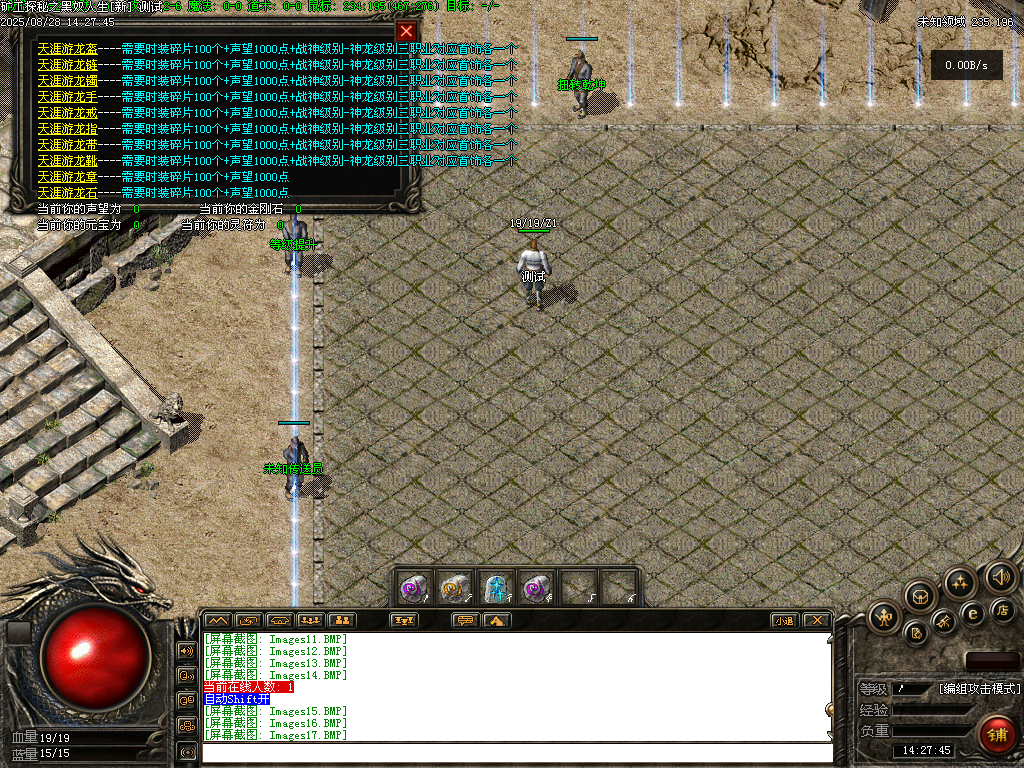Select the 天涯游龙石 exchange link
The image size is (1024, 768).
coord(67,192)
